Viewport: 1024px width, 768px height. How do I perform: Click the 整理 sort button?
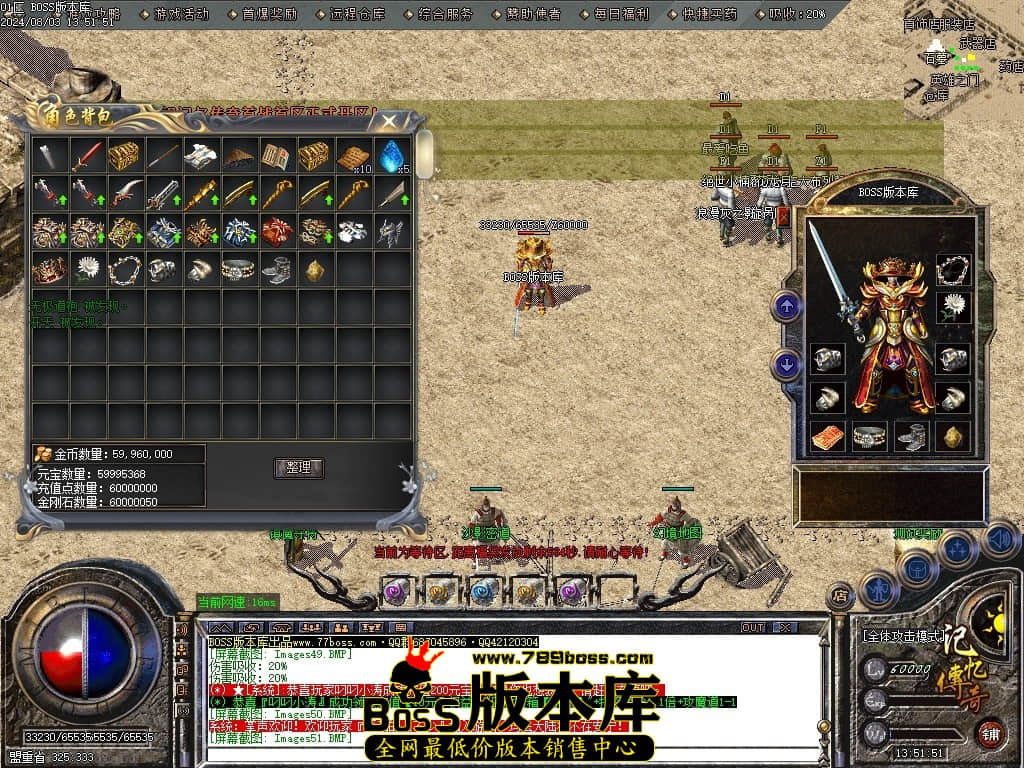pos(298,467)
